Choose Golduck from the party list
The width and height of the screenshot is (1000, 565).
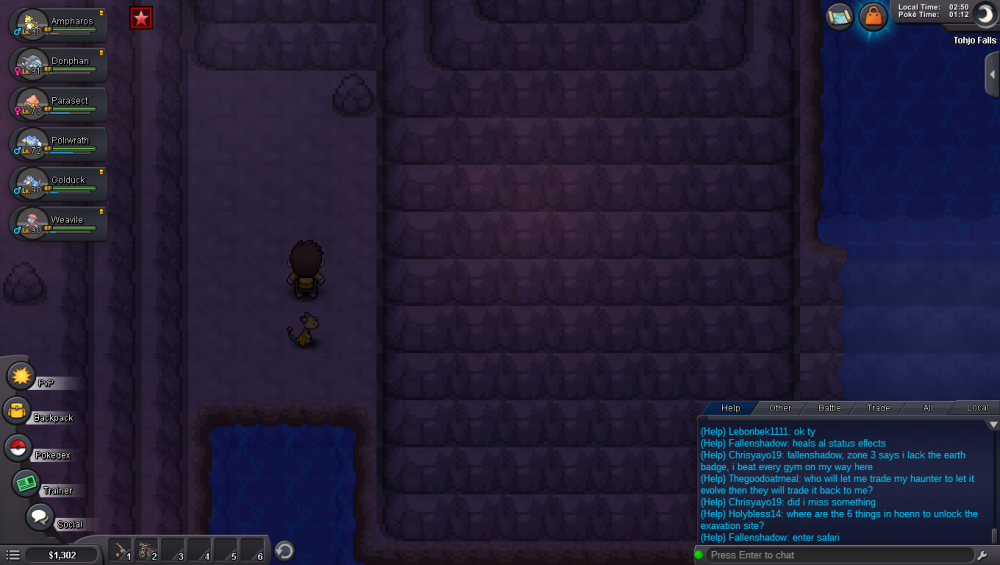pyautogui.click(x=60, y=184)
